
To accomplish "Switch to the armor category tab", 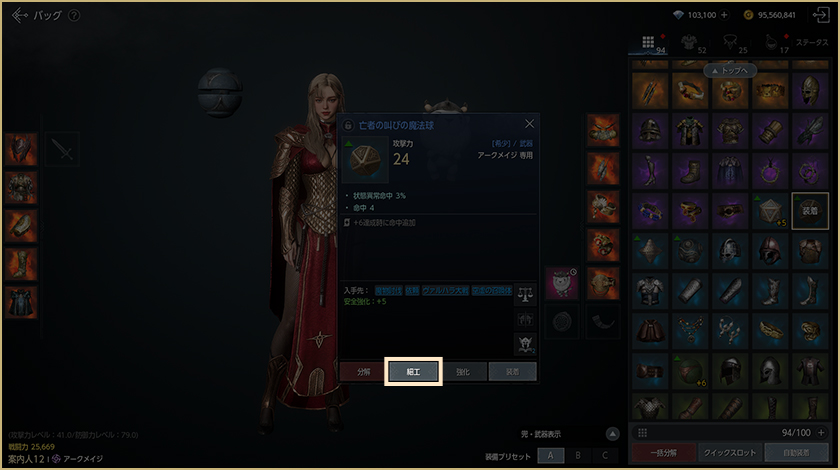I will (688, 43).
